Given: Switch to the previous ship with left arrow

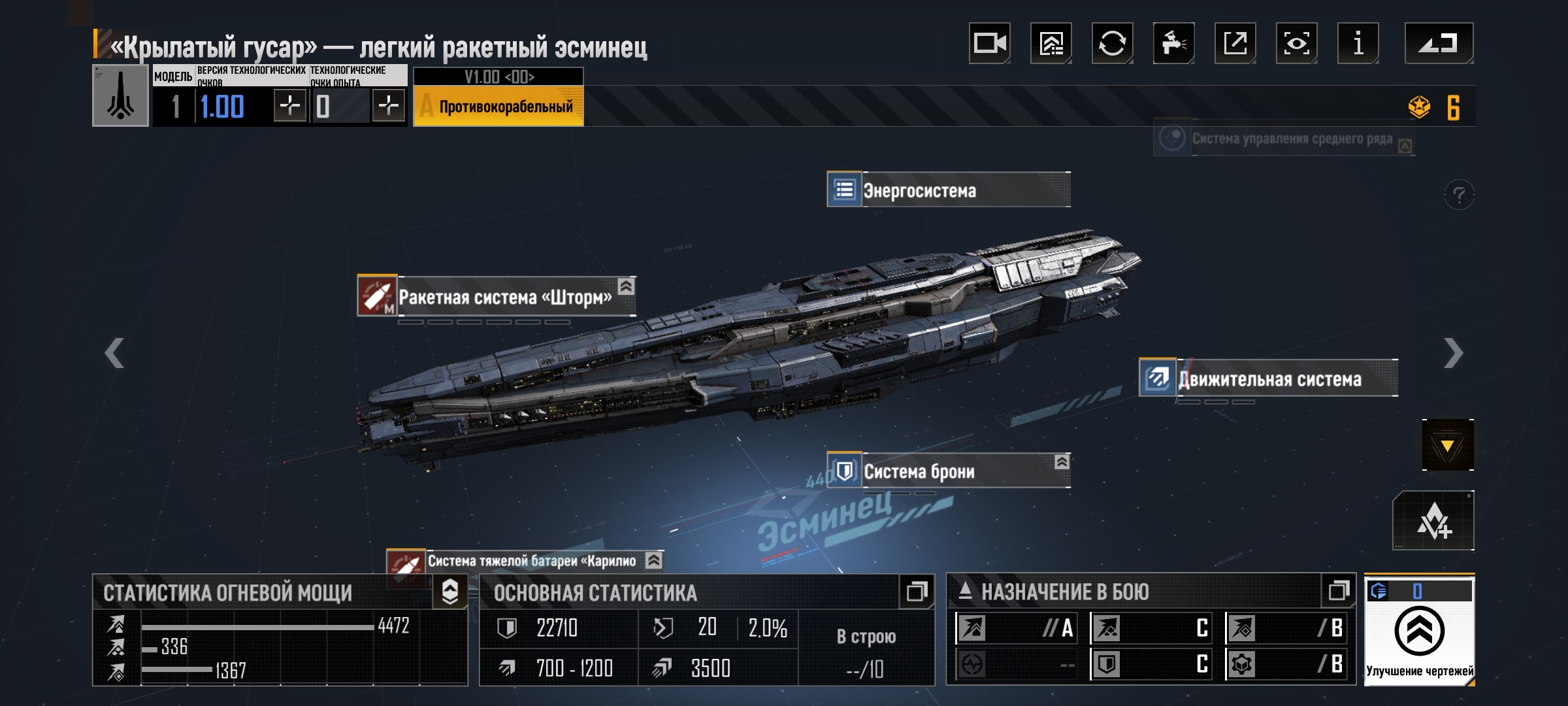Looking at the screenshot, I should (x=115, y=353).
